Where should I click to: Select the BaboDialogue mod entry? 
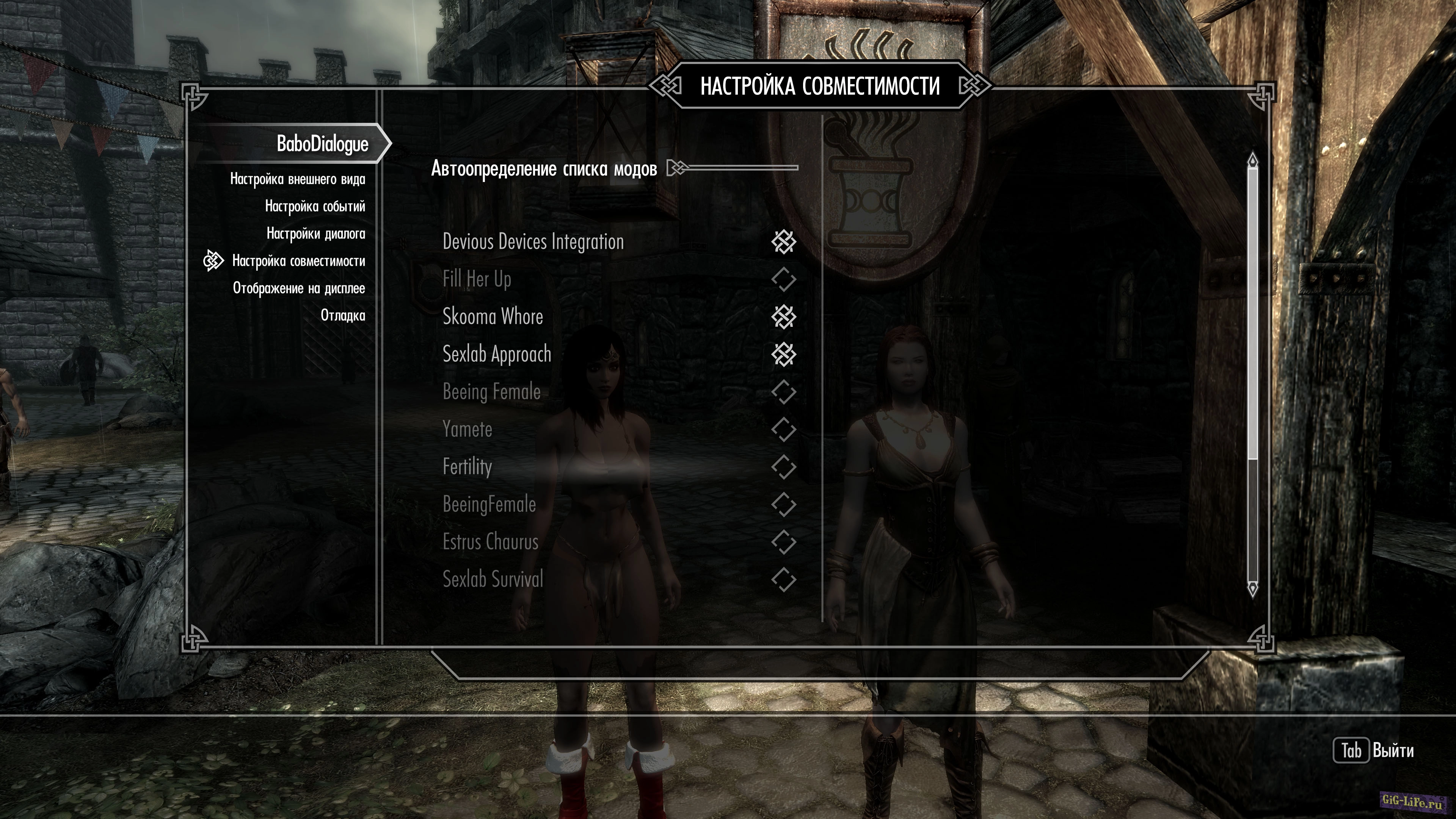point(322,144)
